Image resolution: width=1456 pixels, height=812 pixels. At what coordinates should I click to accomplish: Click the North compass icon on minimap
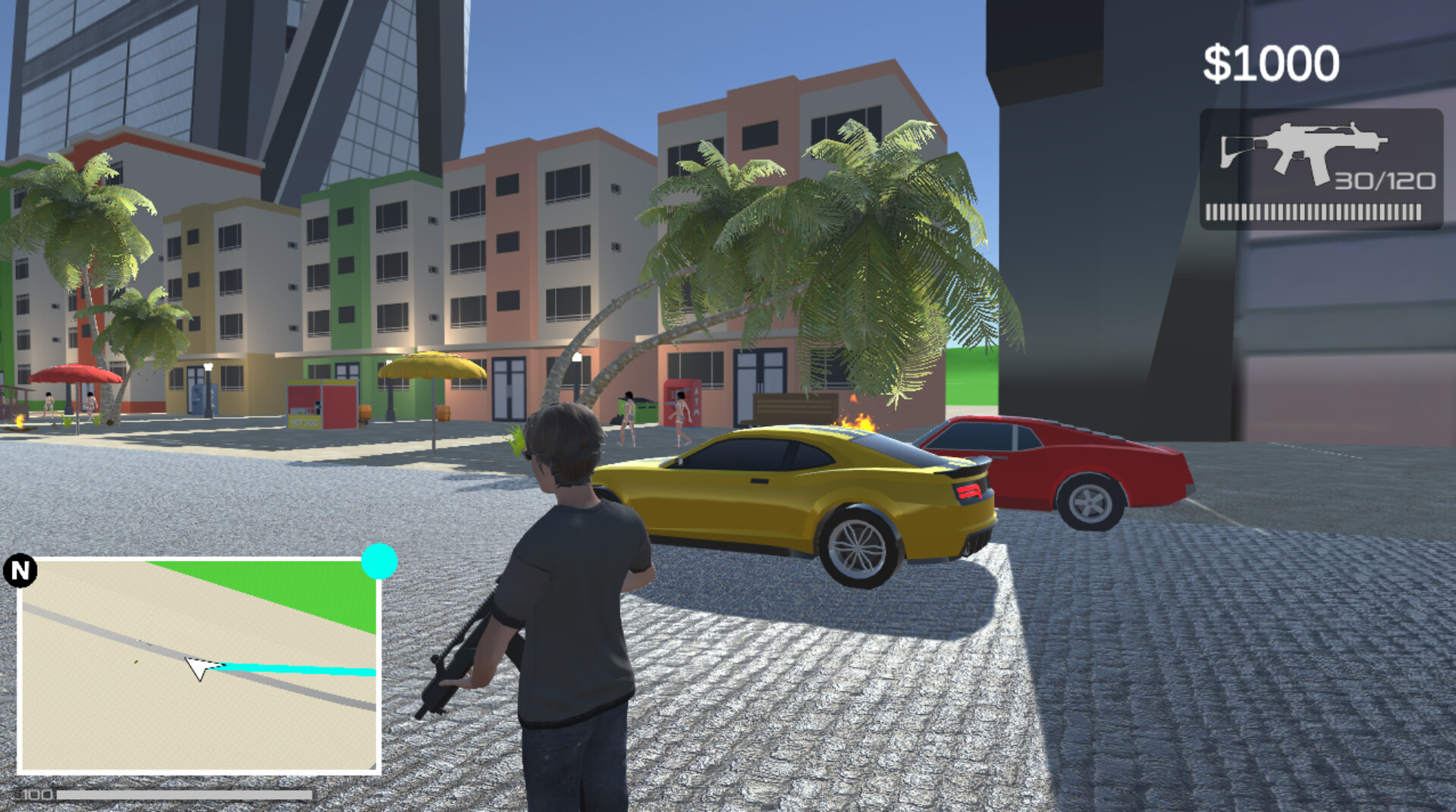(20, 571)
